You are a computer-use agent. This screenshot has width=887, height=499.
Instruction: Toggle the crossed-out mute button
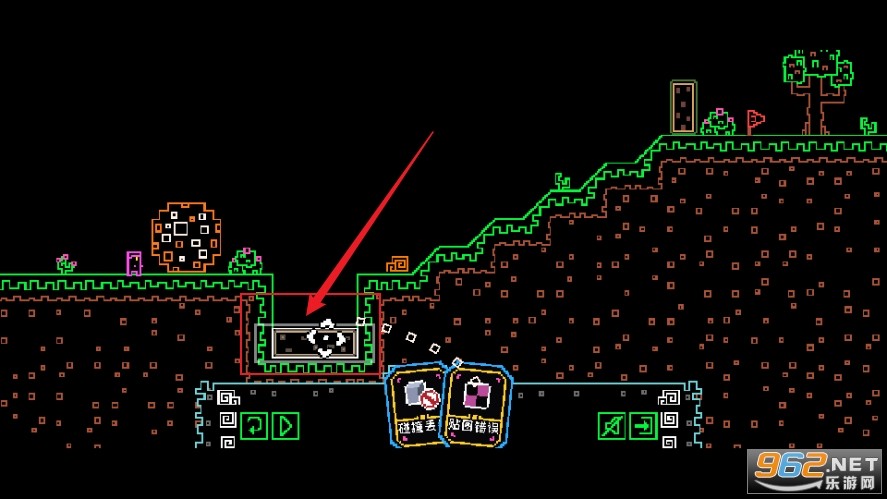(x=611, y=426)
